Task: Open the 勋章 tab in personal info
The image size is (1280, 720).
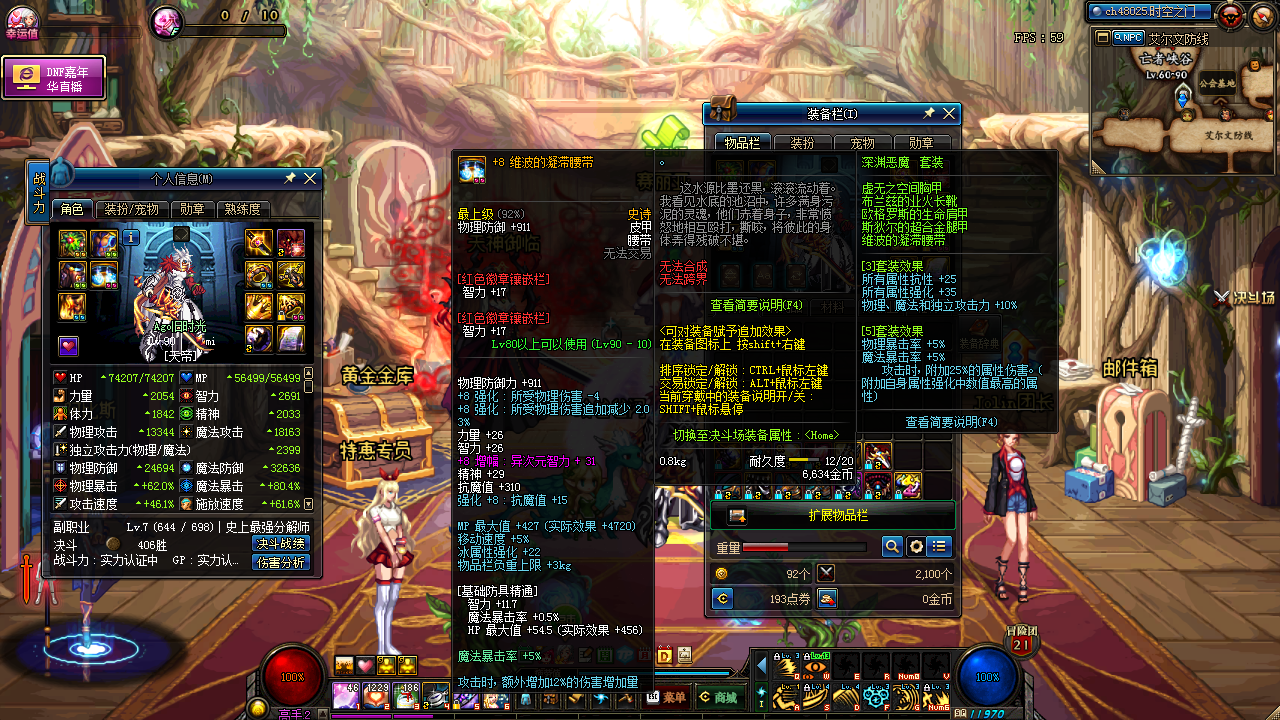Action: tap(192, 209)
